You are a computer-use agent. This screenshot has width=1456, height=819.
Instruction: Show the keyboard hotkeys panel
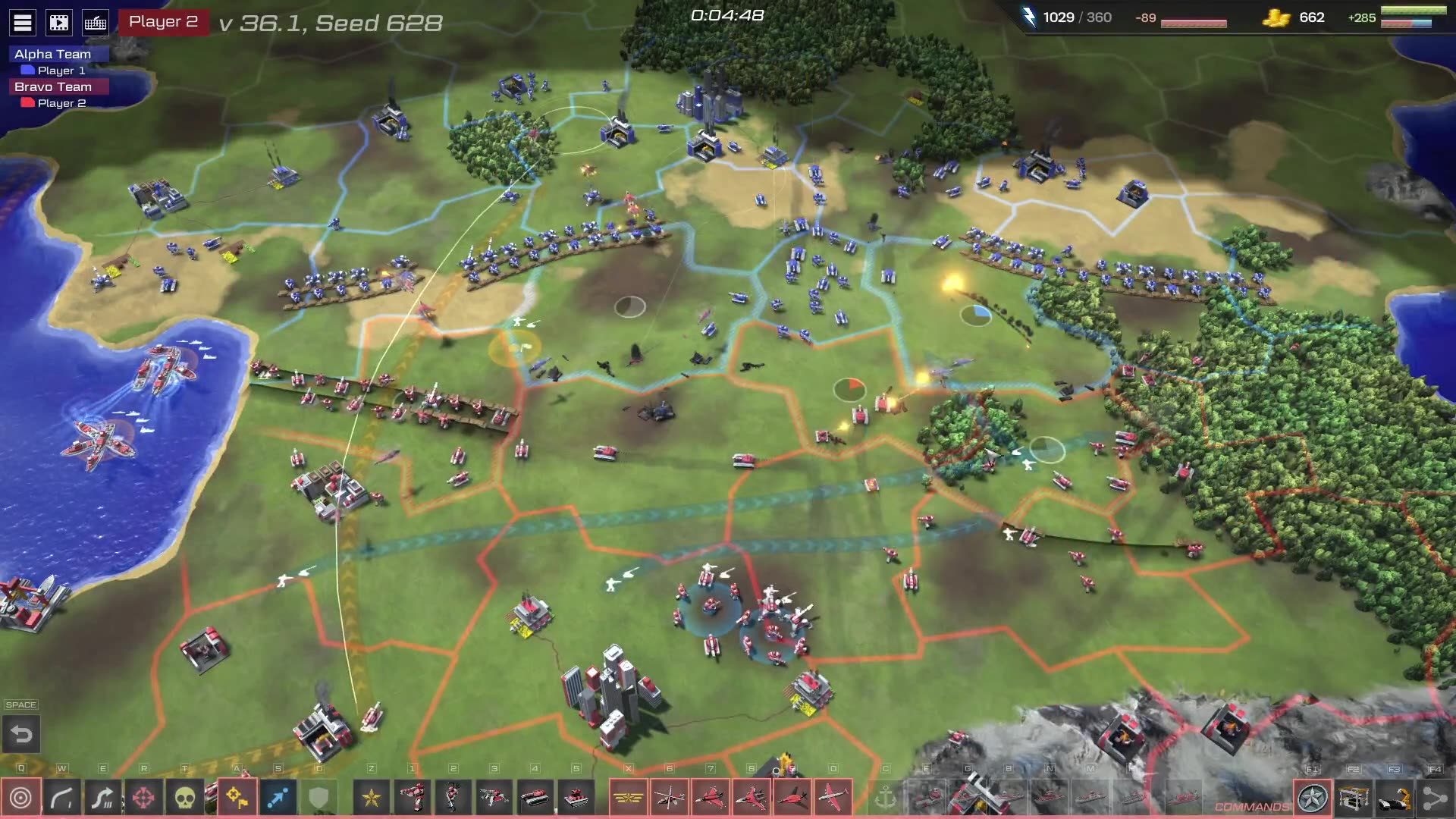pyautogui.click(x=96, y=23)
